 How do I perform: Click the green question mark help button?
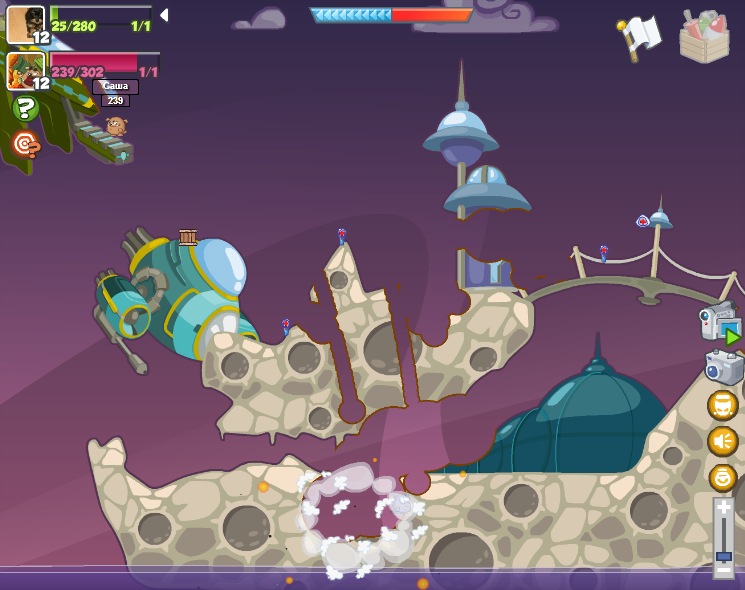(x=26, y=108)
